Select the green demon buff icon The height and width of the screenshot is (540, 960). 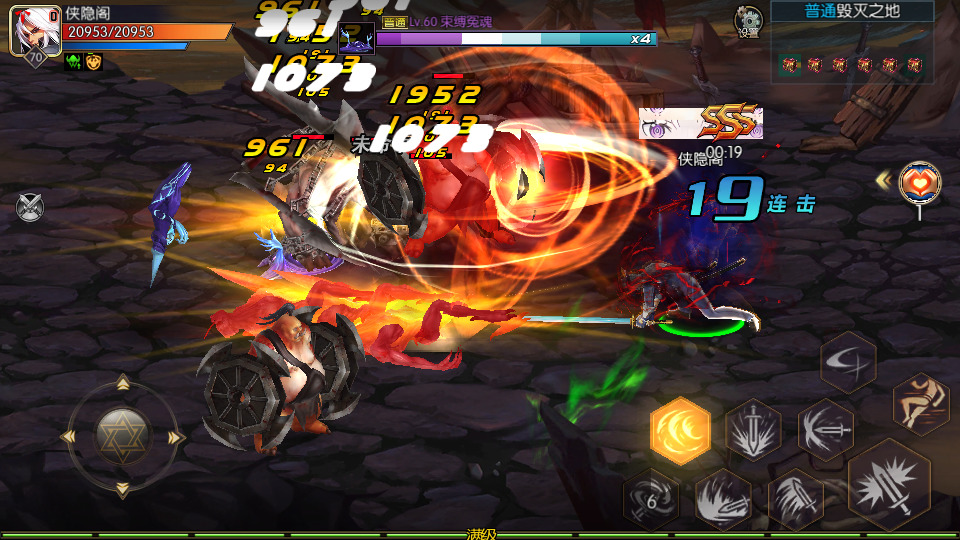pyautogui.click(x=73, y=62)
